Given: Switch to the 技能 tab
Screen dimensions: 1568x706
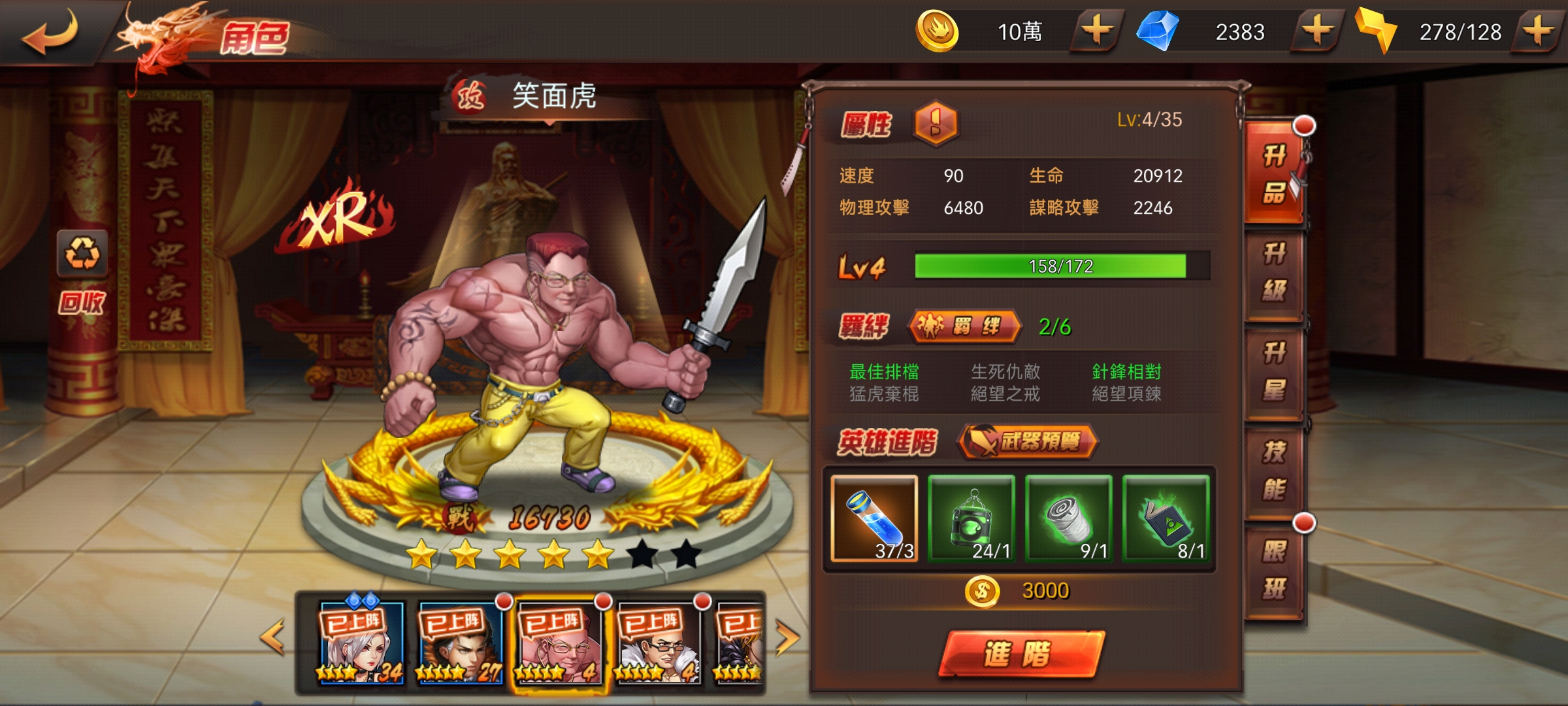Looking at the screenshot, I should coord(1274,471).
